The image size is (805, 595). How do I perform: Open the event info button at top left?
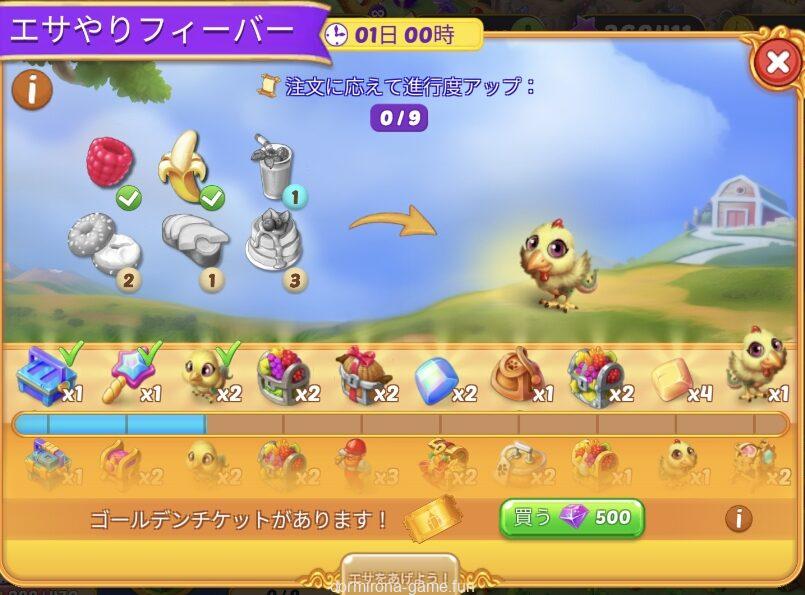pyautogui.click(x=31, y=91)
